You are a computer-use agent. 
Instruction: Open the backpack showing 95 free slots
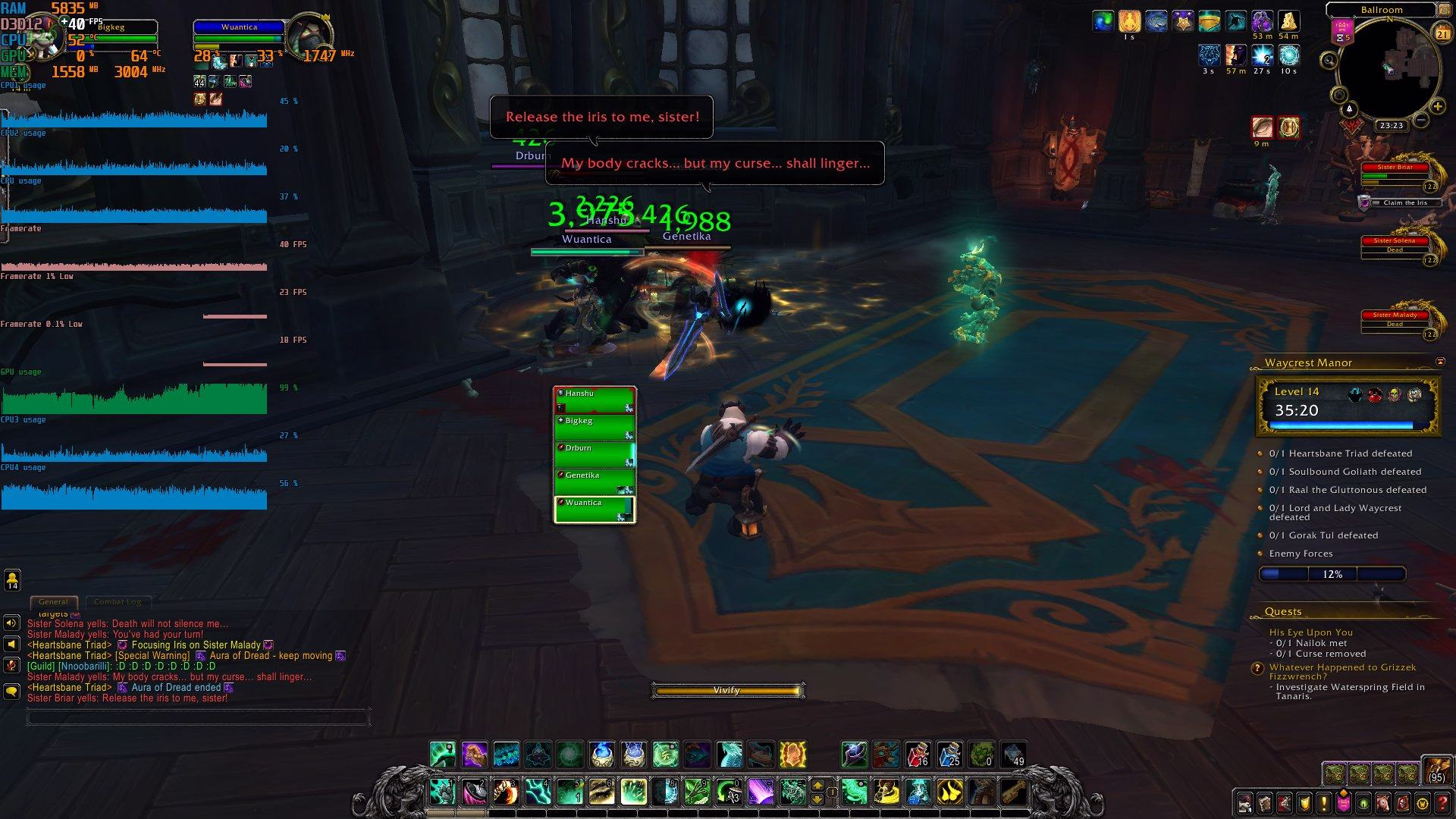click(x=1436, y=769)
